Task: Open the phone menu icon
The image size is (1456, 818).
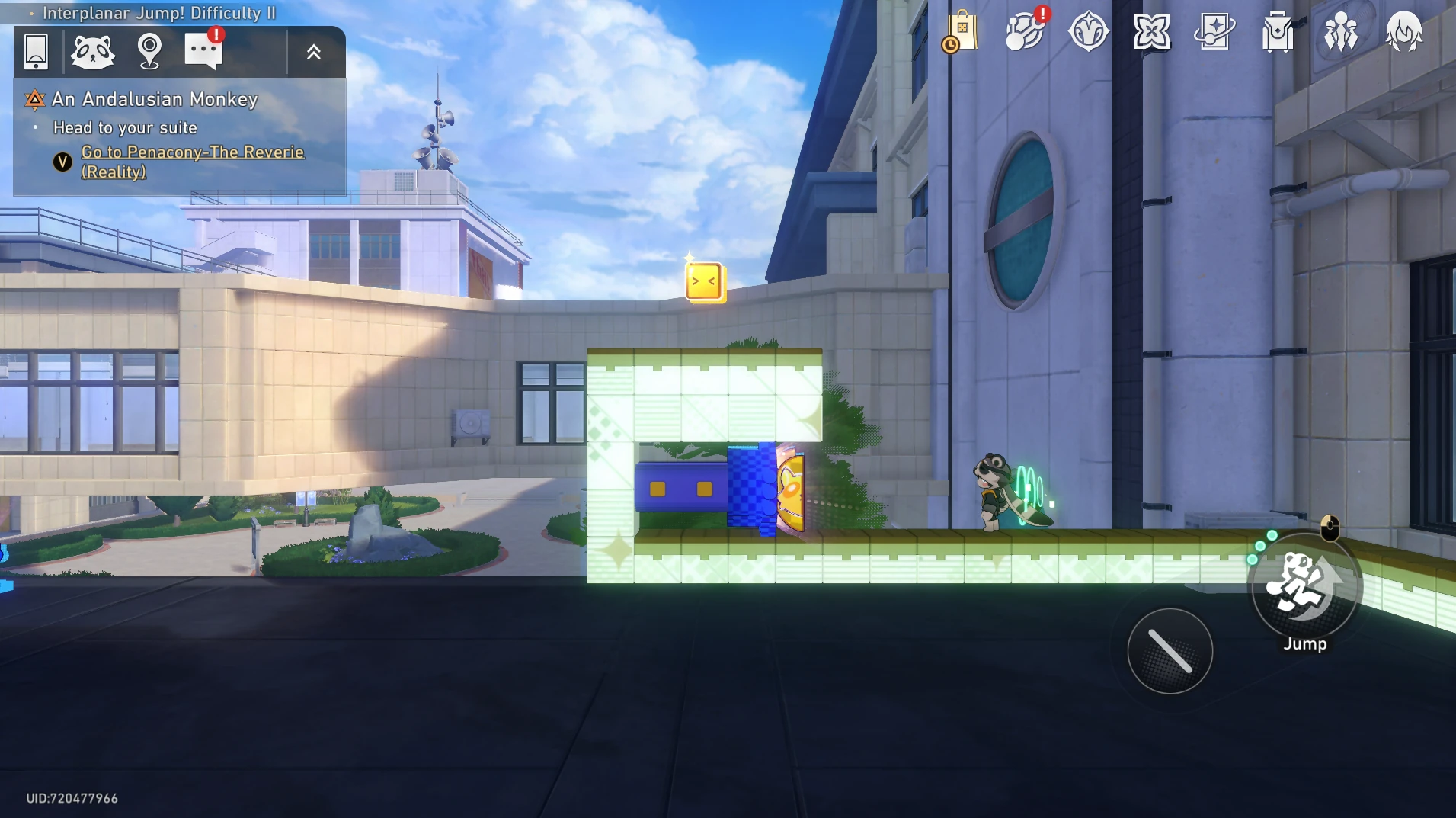Action: point(36,52)
